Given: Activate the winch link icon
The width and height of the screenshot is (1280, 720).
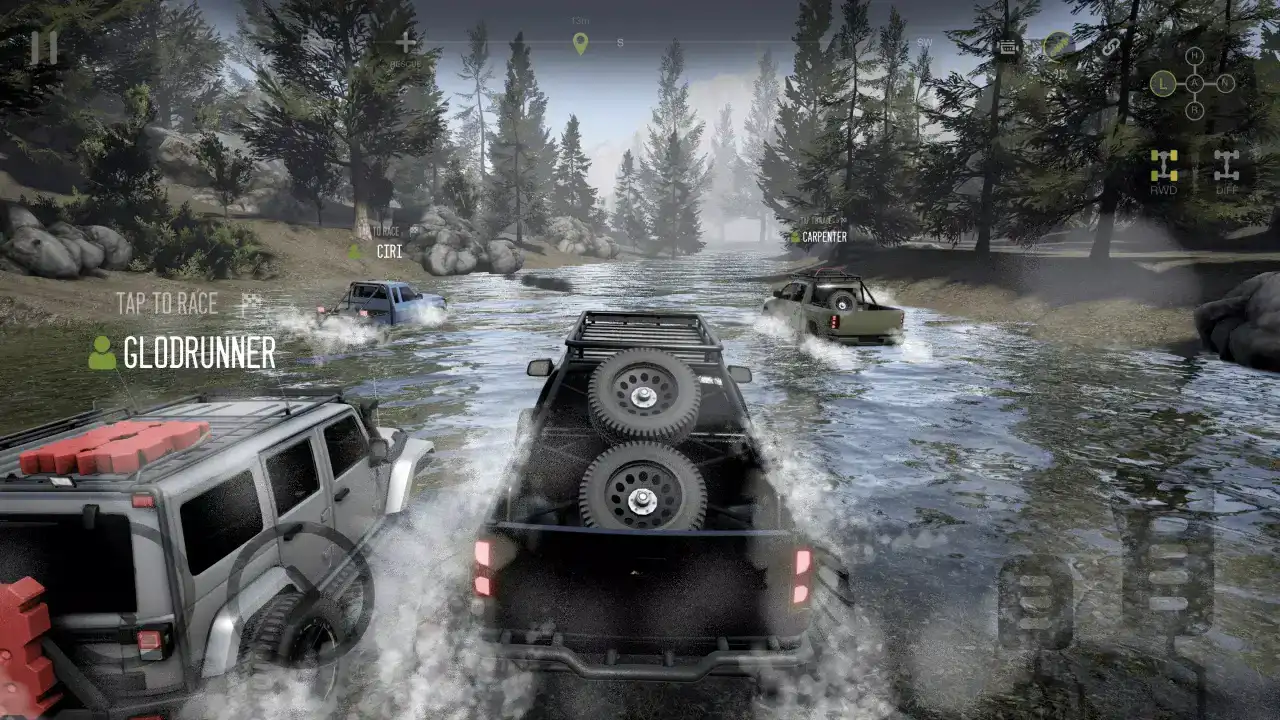Looking at the screenshot, I should click(1110, 47).
